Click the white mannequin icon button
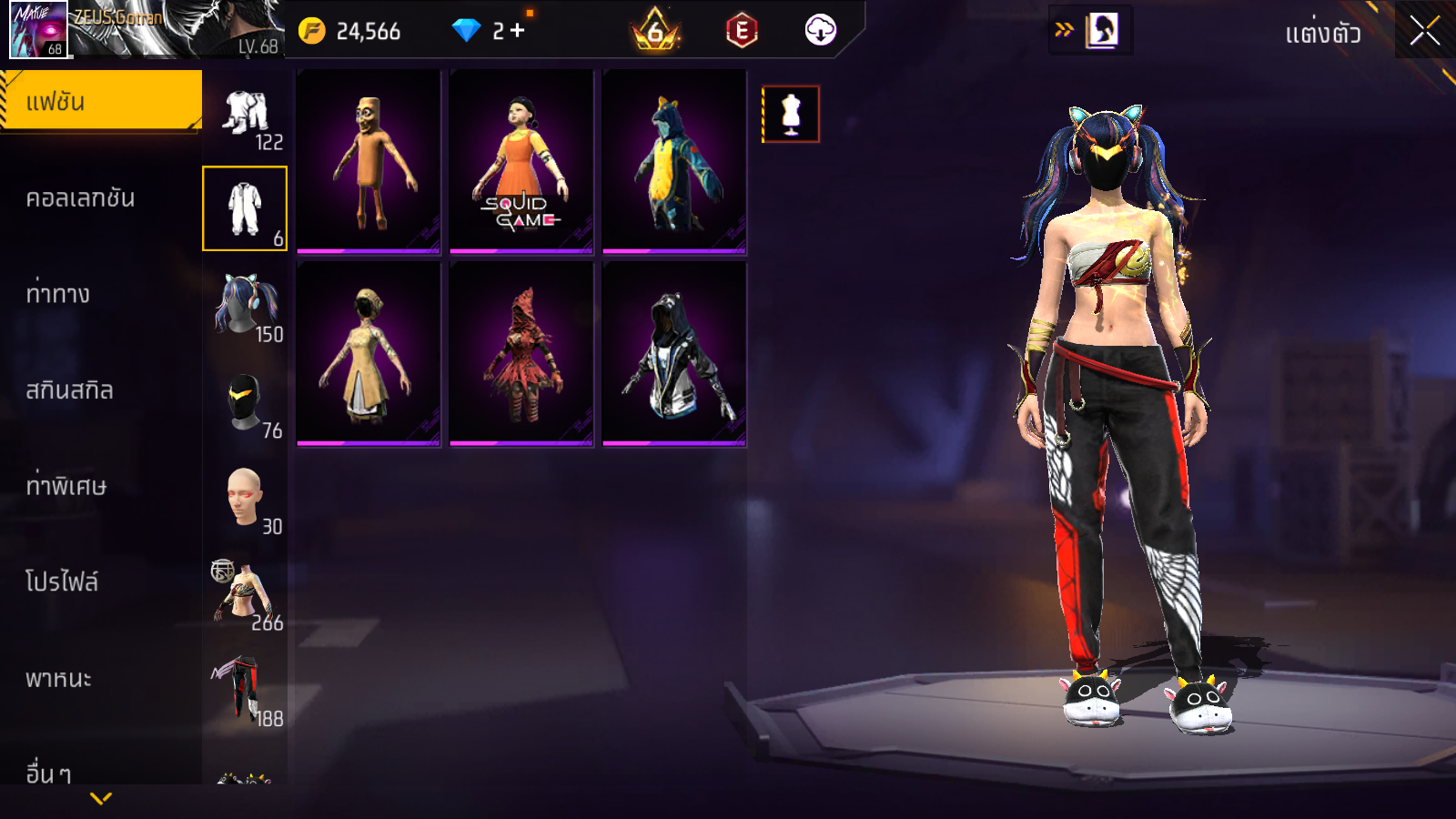This screenshot has height=819, width=1456. point(791,115)
